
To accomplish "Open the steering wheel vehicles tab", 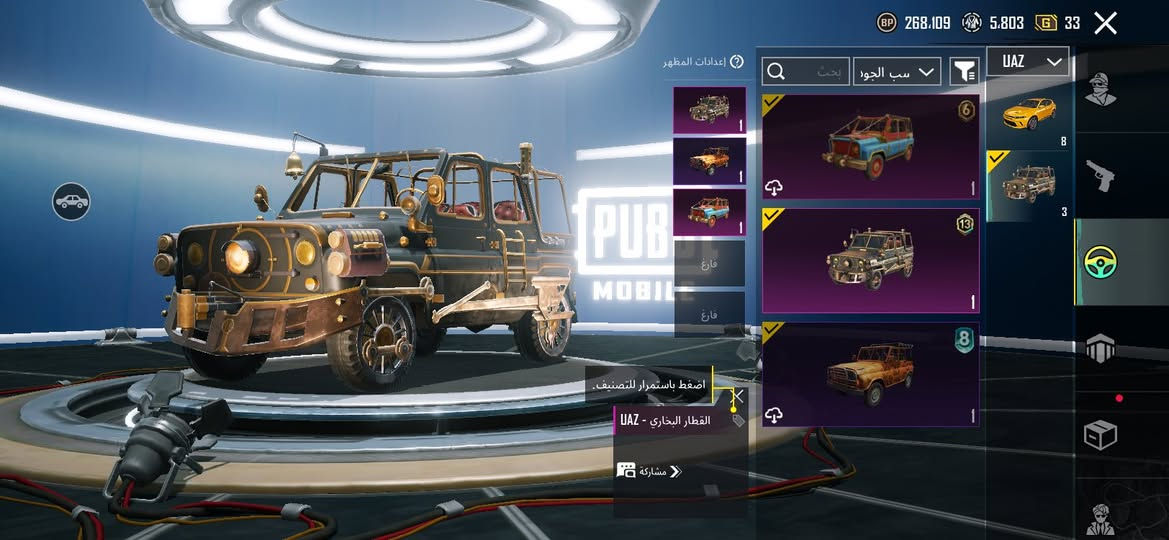I will [1100, 262].
